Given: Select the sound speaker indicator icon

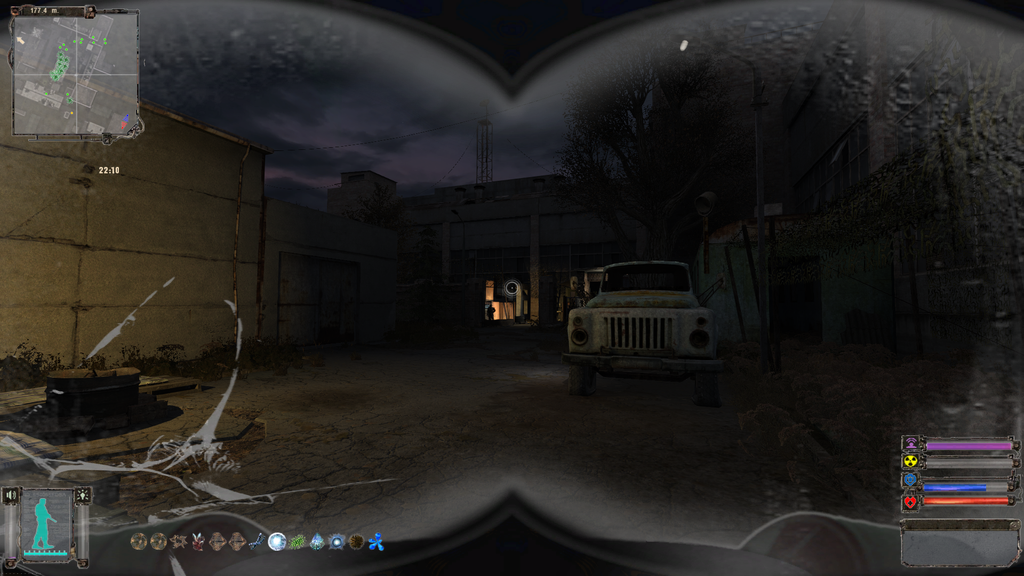Looking at the screenshot, I should click(12, 495).
